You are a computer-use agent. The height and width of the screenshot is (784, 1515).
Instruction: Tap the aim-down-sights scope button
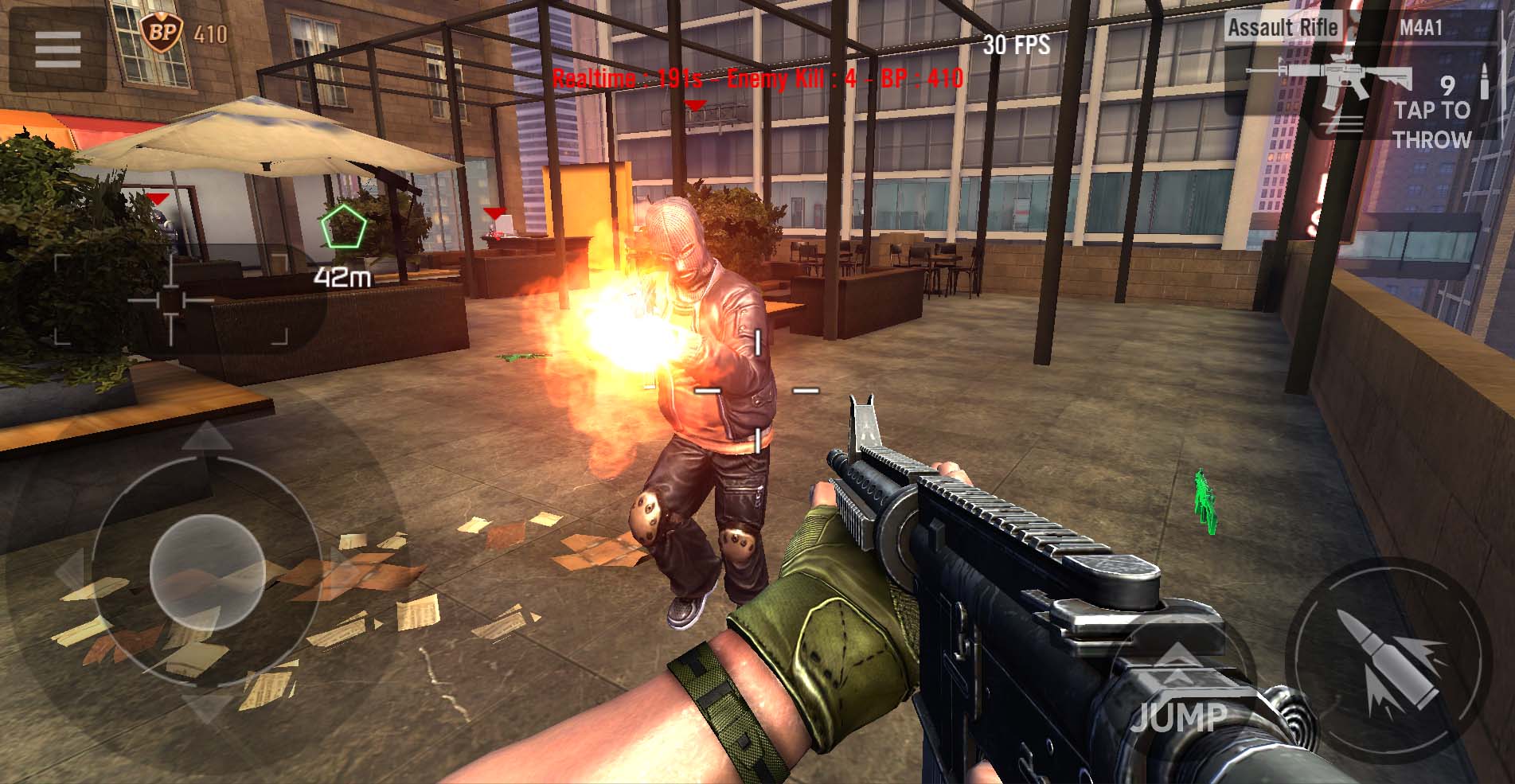pos(171,300)
